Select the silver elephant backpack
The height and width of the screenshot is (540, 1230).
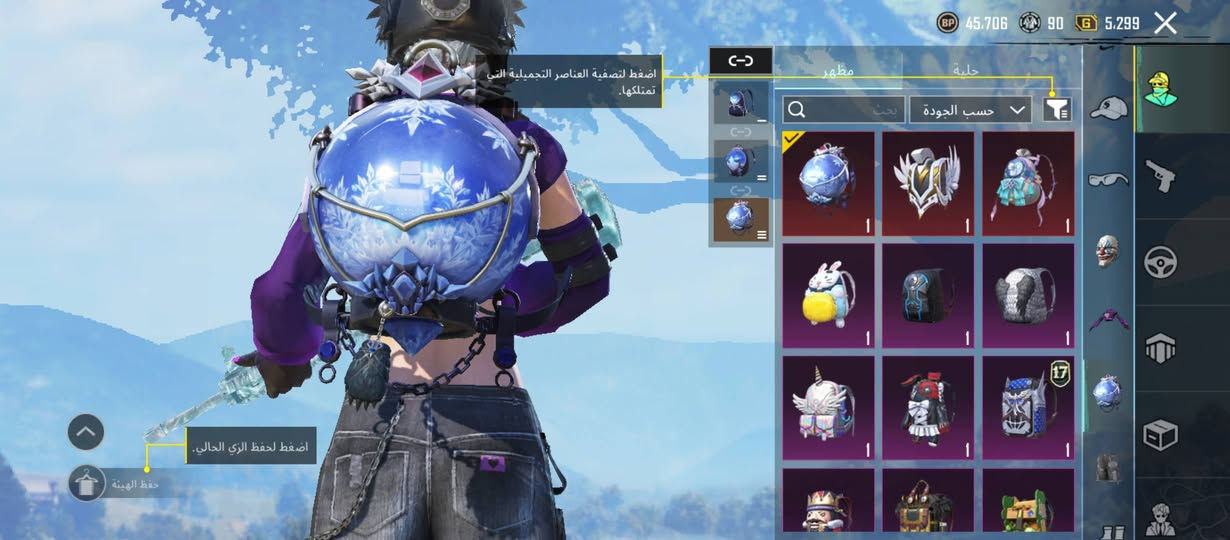tap(1028, 296)
